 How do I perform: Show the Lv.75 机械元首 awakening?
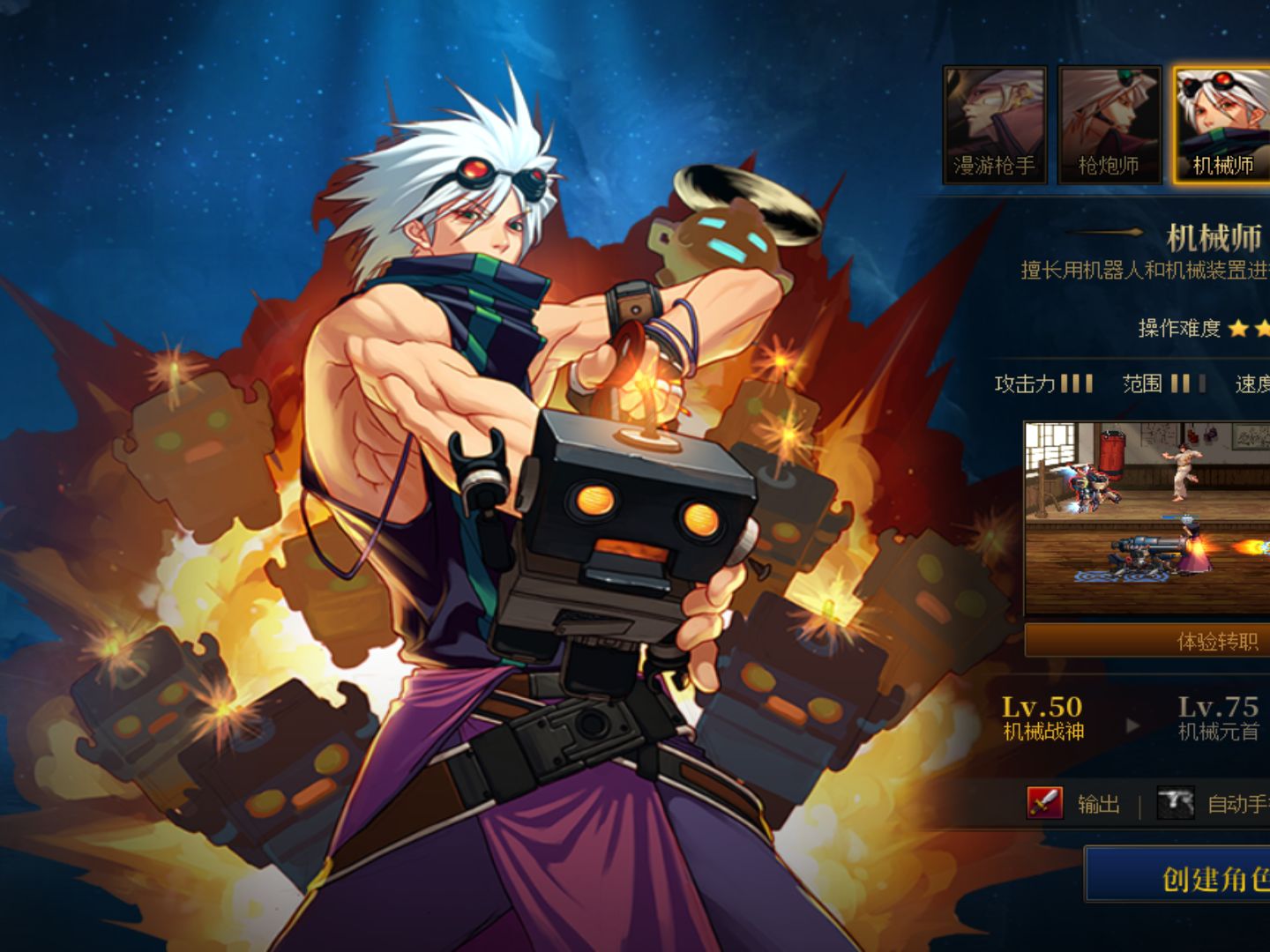[x=1218, y=718]
